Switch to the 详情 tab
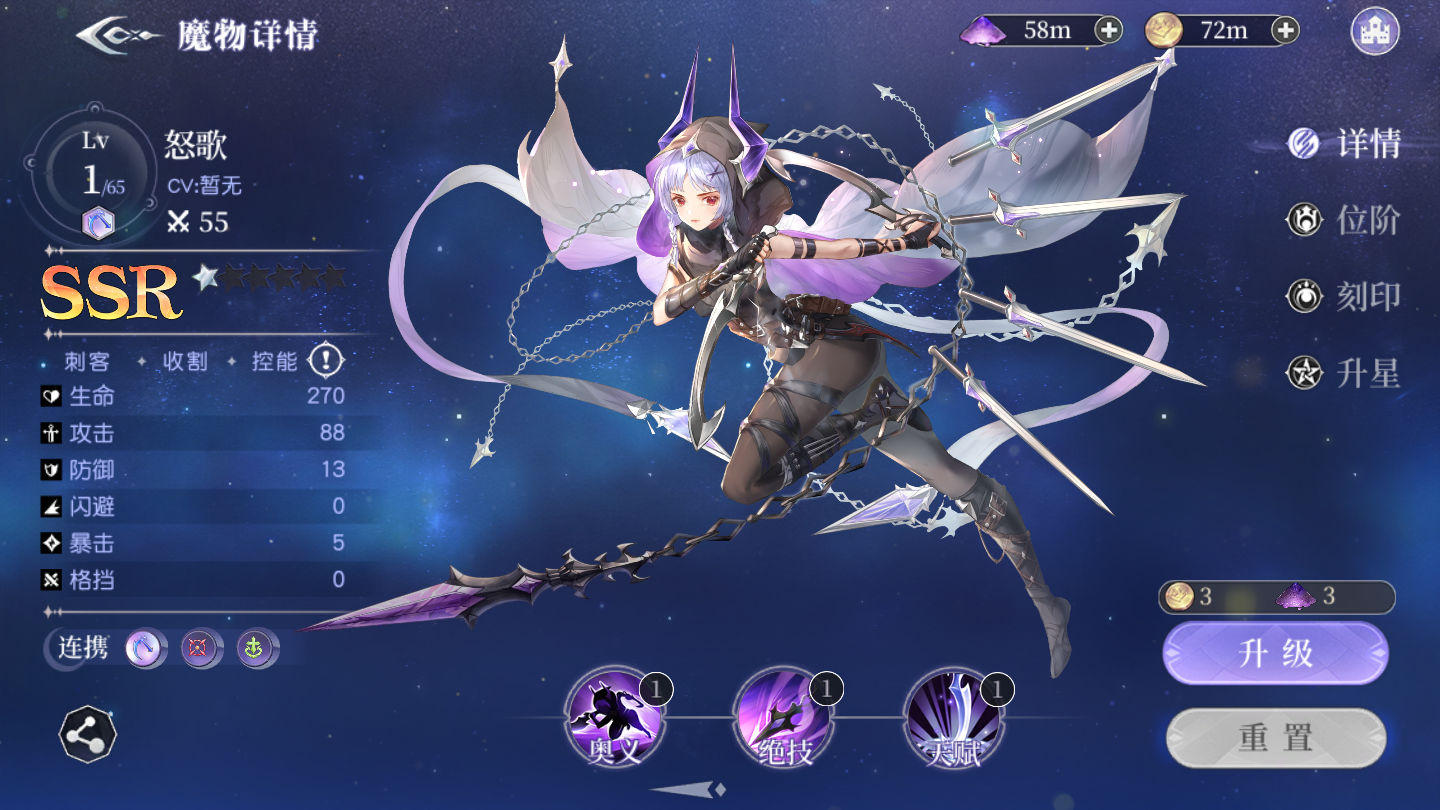This screenshot has width=1440, height=810. 1345,145
